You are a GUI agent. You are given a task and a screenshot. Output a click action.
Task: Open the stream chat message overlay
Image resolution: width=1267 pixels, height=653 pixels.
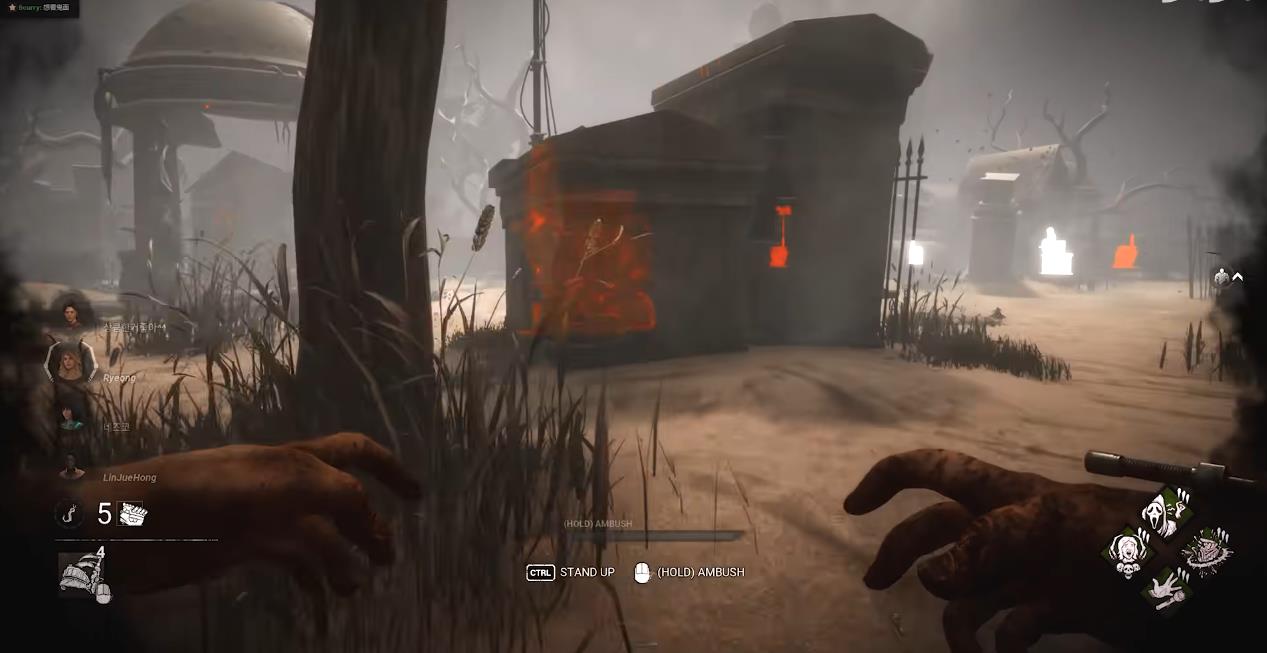pos(40,8)
